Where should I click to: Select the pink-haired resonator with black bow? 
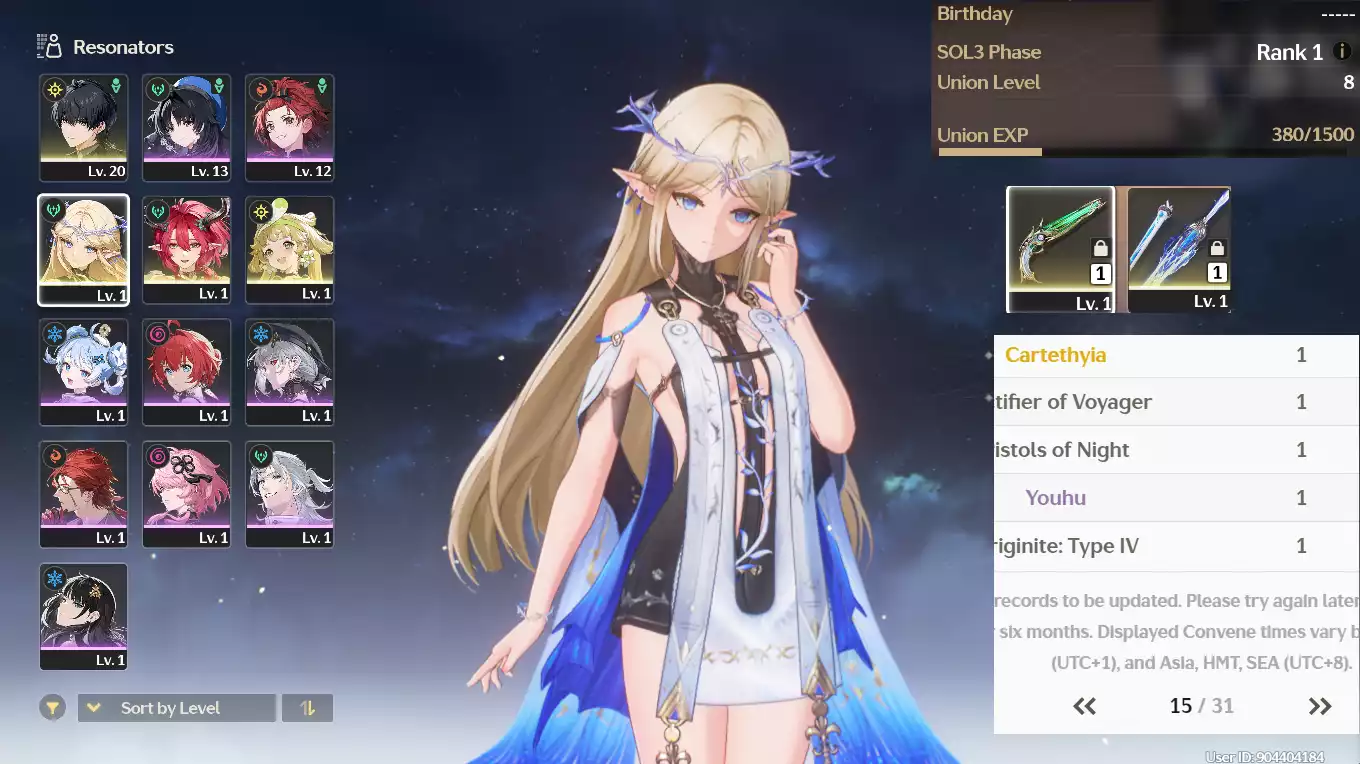click(187, 494)
